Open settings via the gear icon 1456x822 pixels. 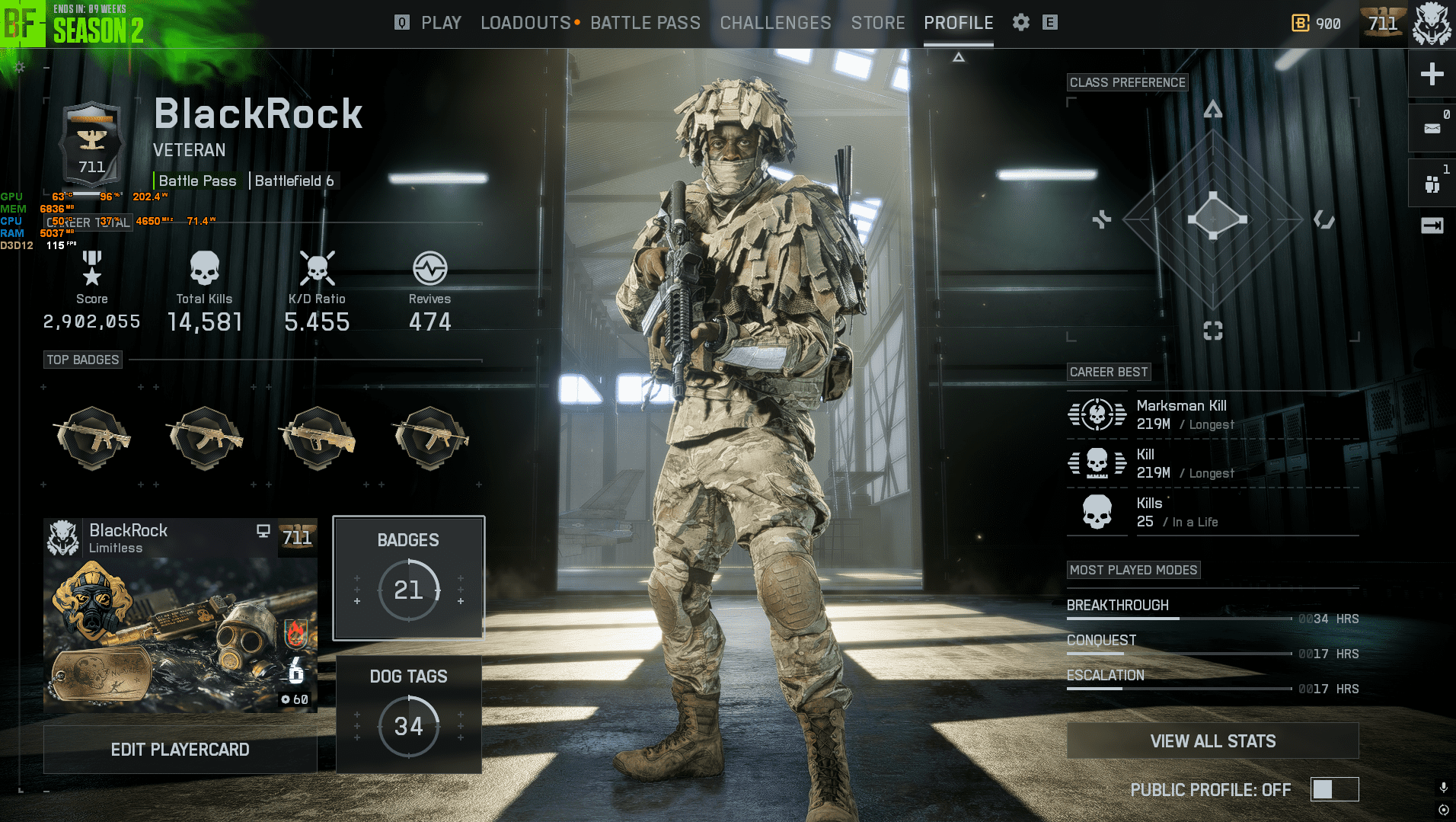click(x=1020, y=23)
